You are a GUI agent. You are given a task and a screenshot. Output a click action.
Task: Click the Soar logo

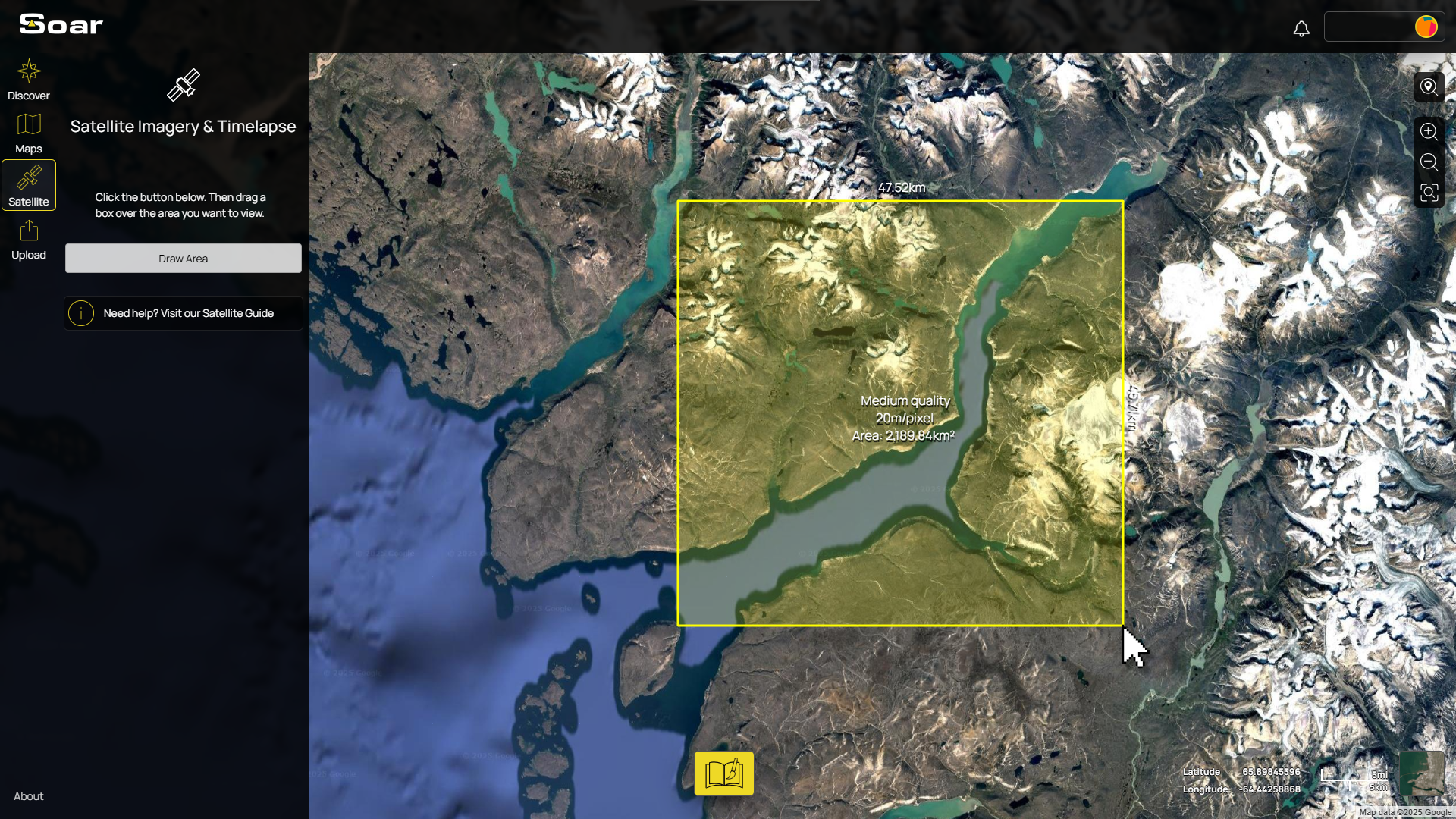[x=59, y=24]
